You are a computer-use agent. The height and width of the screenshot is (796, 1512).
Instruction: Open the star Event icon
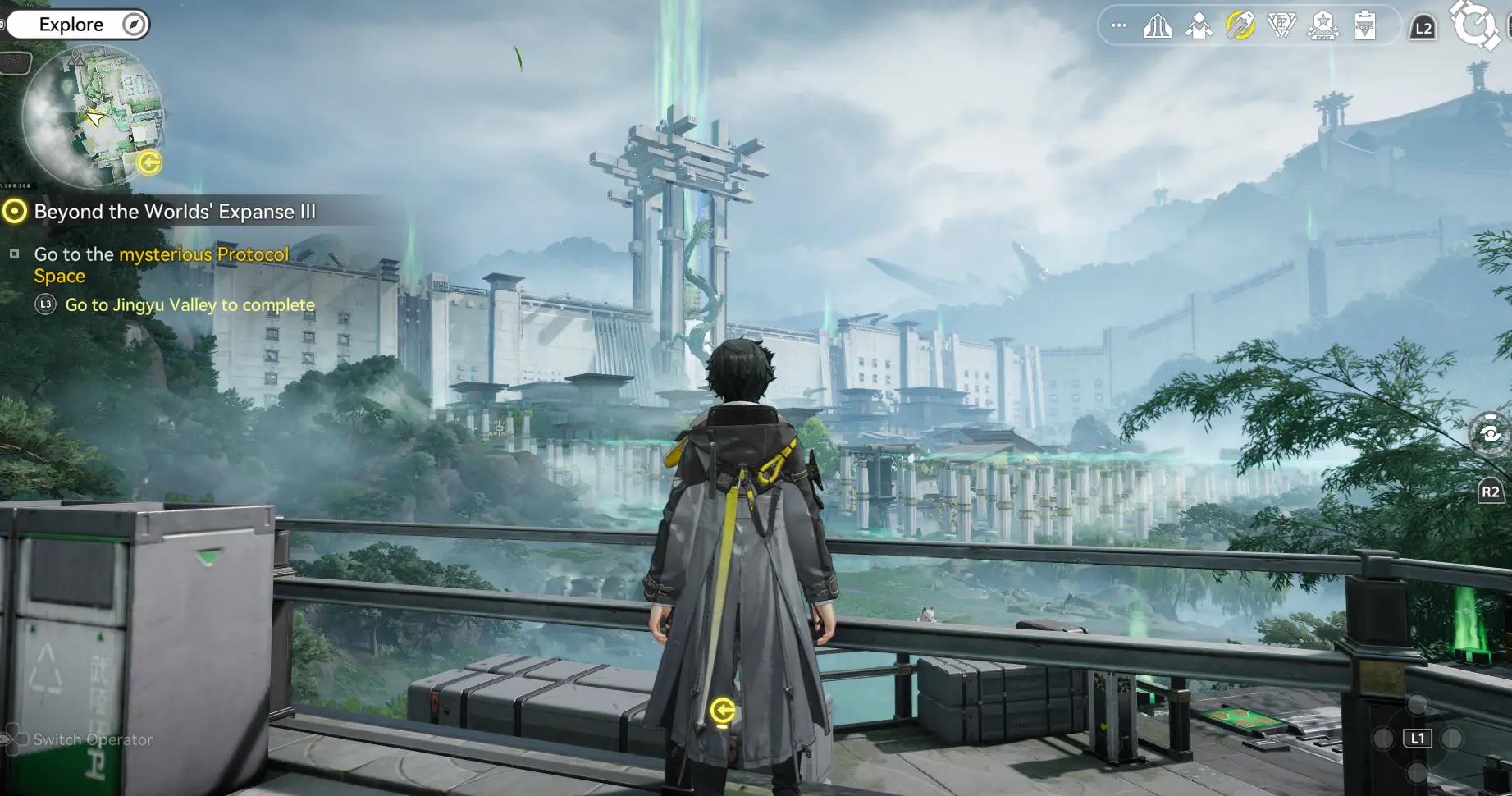pyautogui.click(x=1323, y=26)
